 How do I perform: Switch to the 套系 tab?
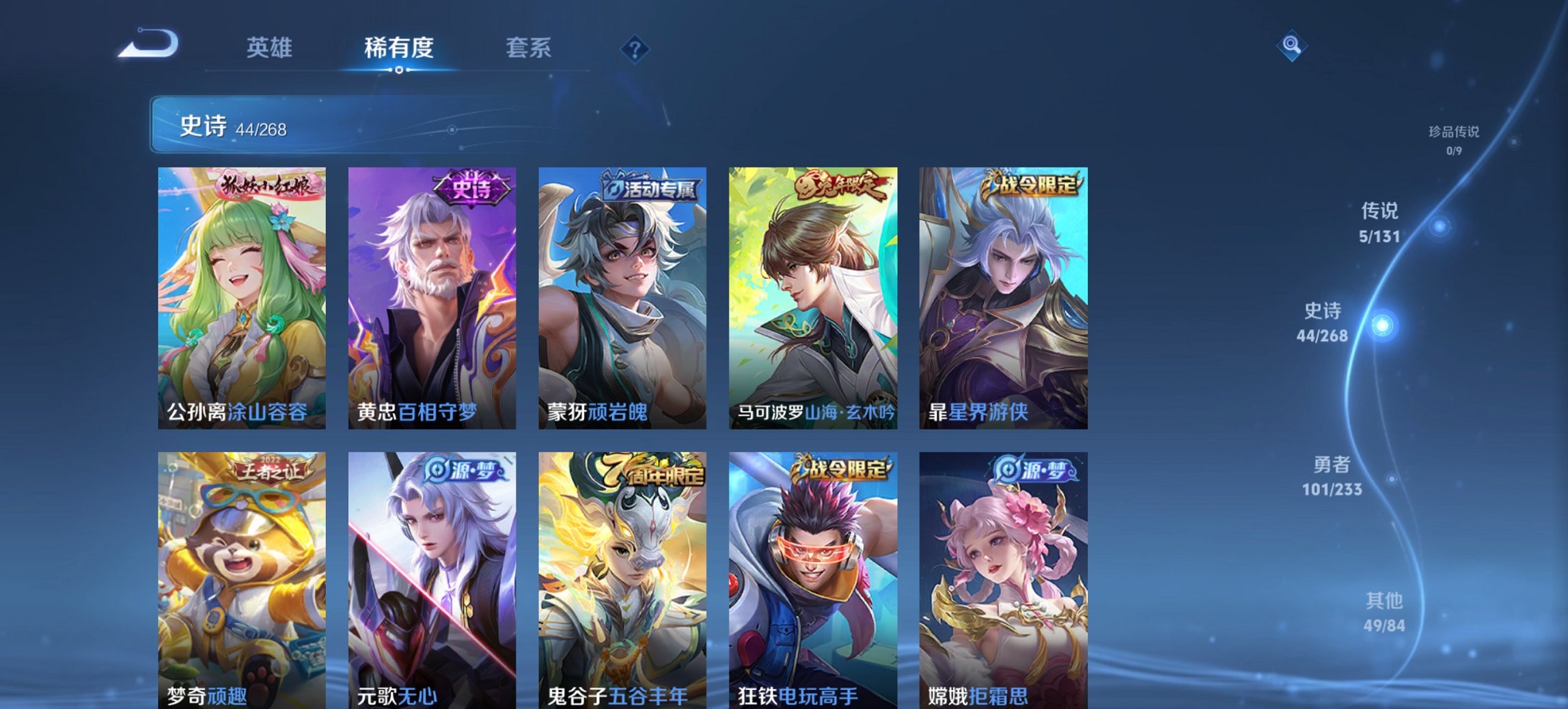click(528, 48)
